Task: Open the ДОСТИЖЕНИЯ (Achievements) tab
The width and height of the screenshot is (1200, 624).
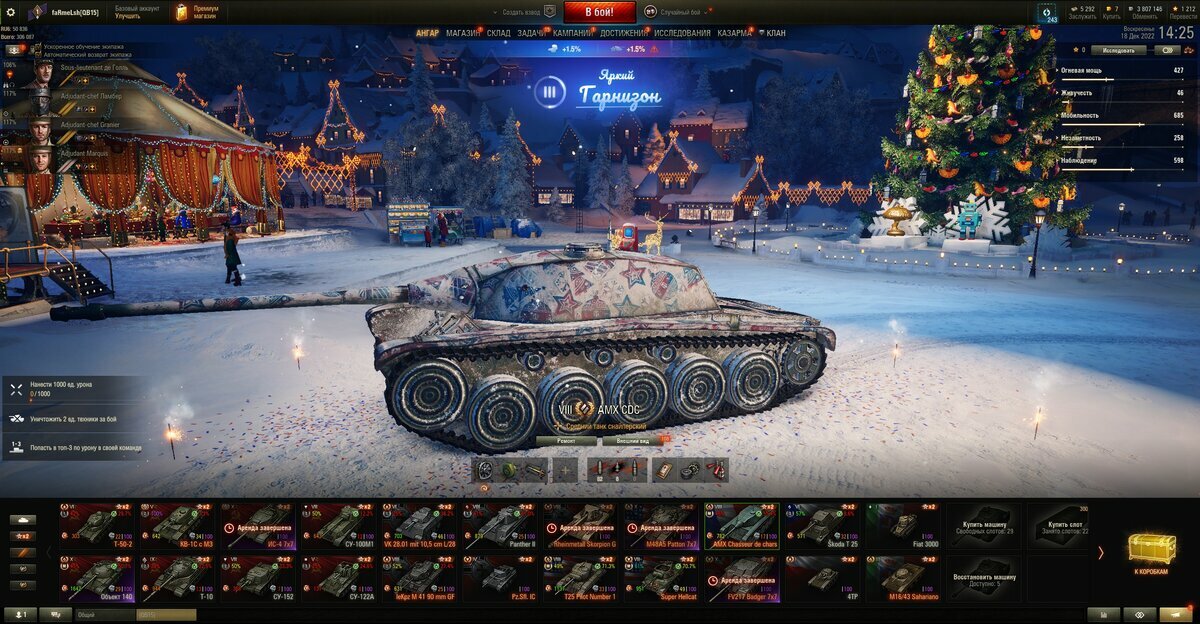Action: 623,33
